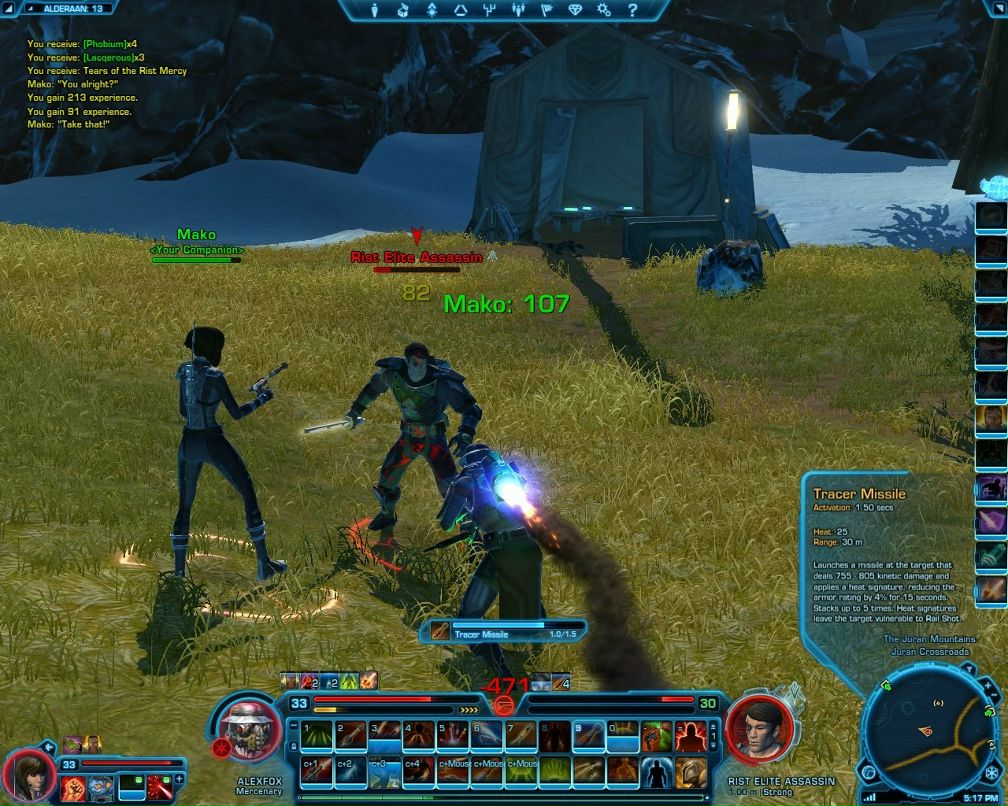Select Mako's companion portrait
Viewport: 1008px width, 806px height.
click(28, 778)
